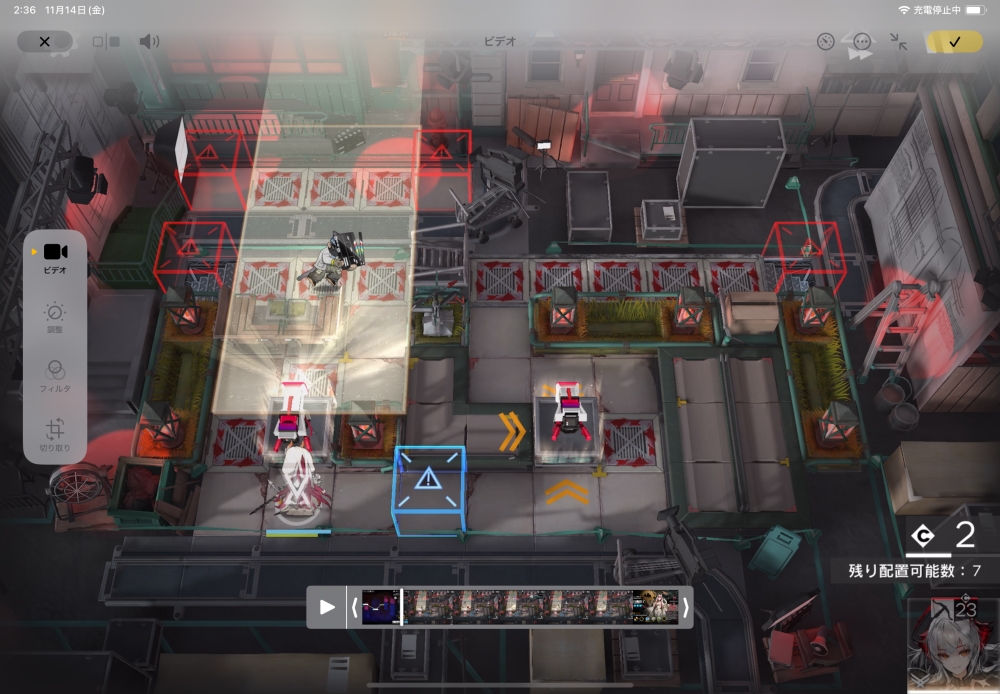Select the right trim handle of the timeline
Viewport: 1000px width, 694px height.
pos(685,607)
